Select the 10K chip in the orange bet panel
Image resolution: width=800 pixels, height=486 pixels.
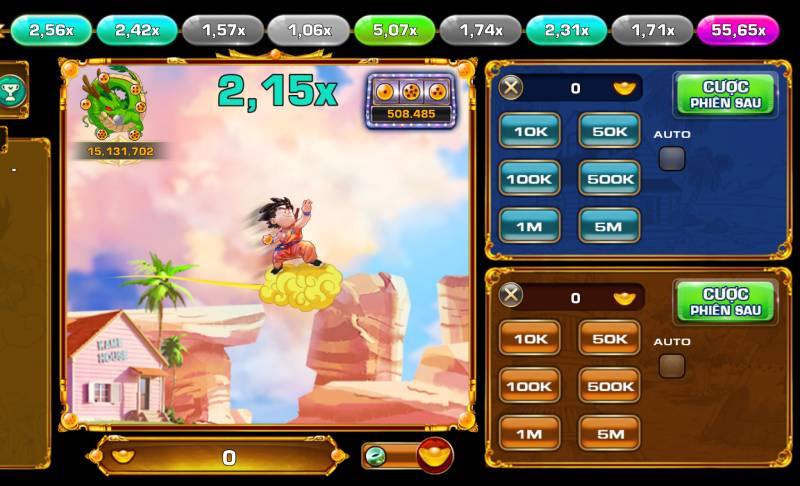tap(529, 339)
